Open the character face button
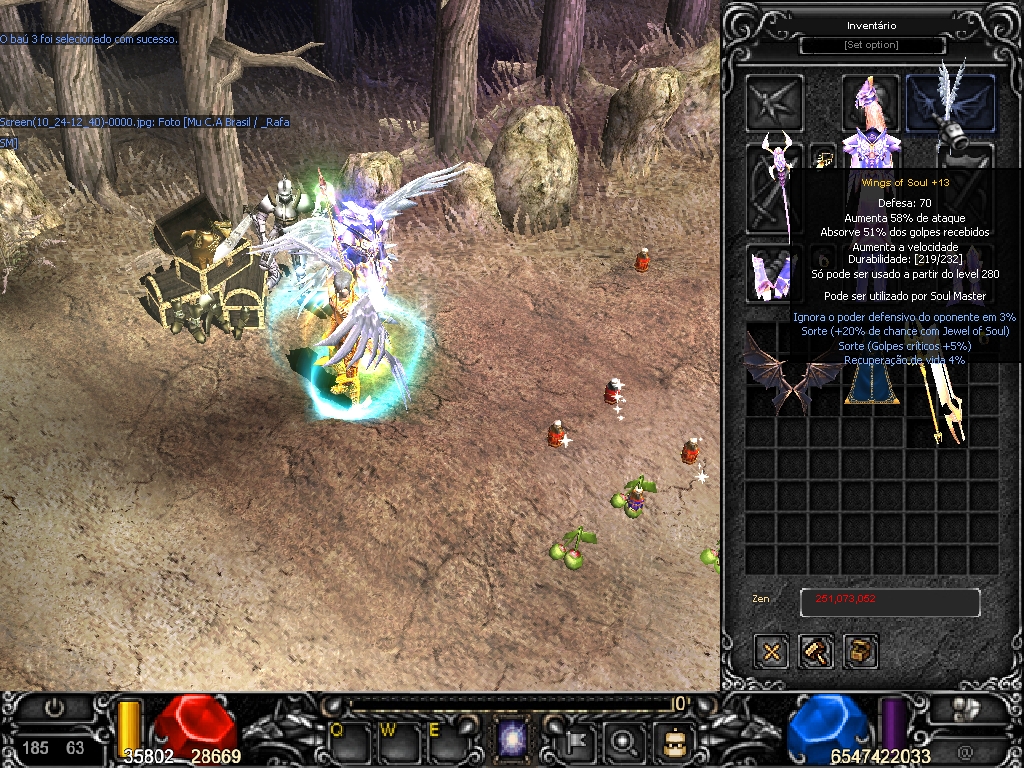1024x768 pixels. pos(673,741)
